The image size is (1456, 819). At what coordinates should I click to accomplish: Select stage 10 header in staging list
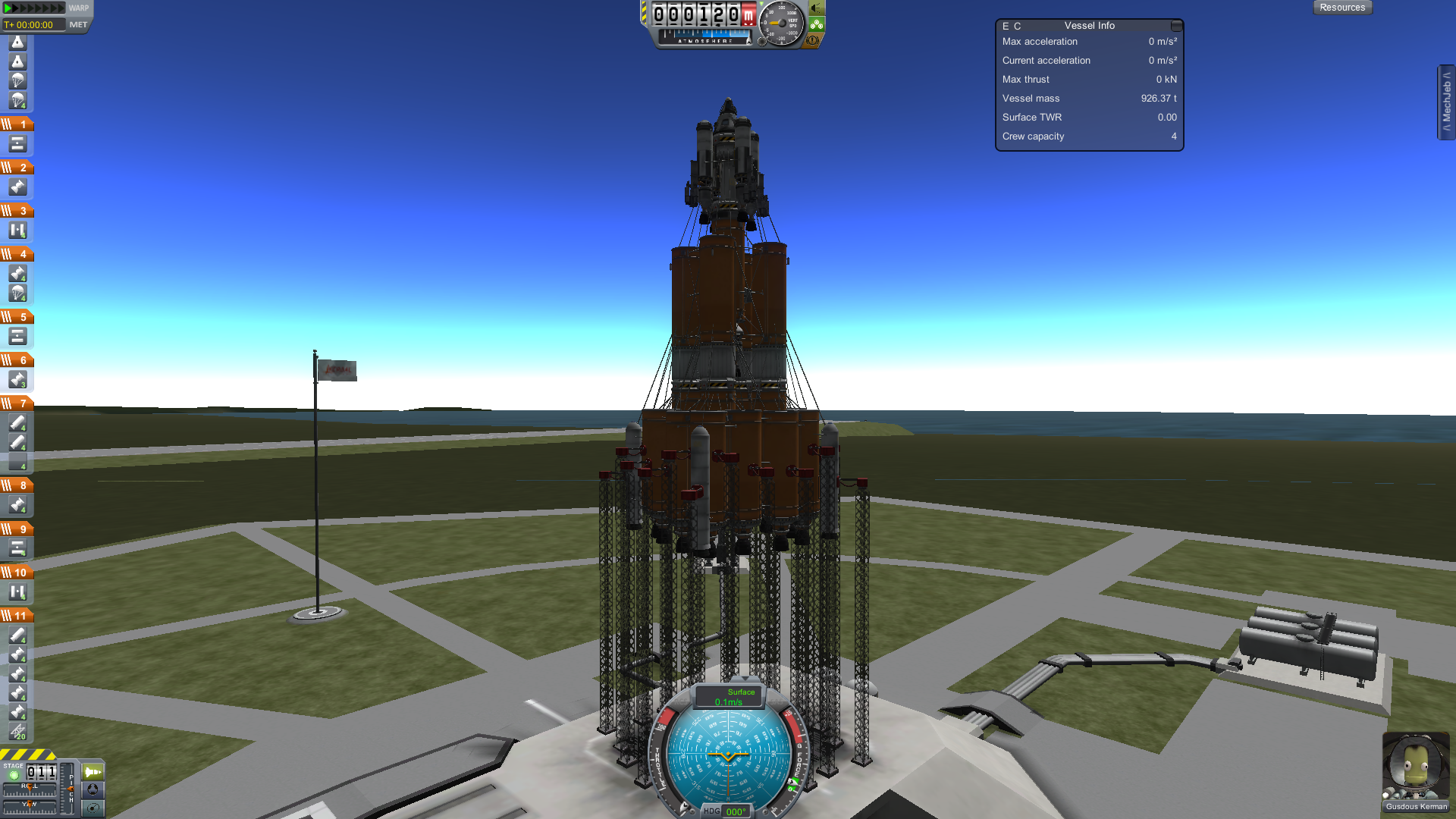pyautogui.click(x=17, y=572)
